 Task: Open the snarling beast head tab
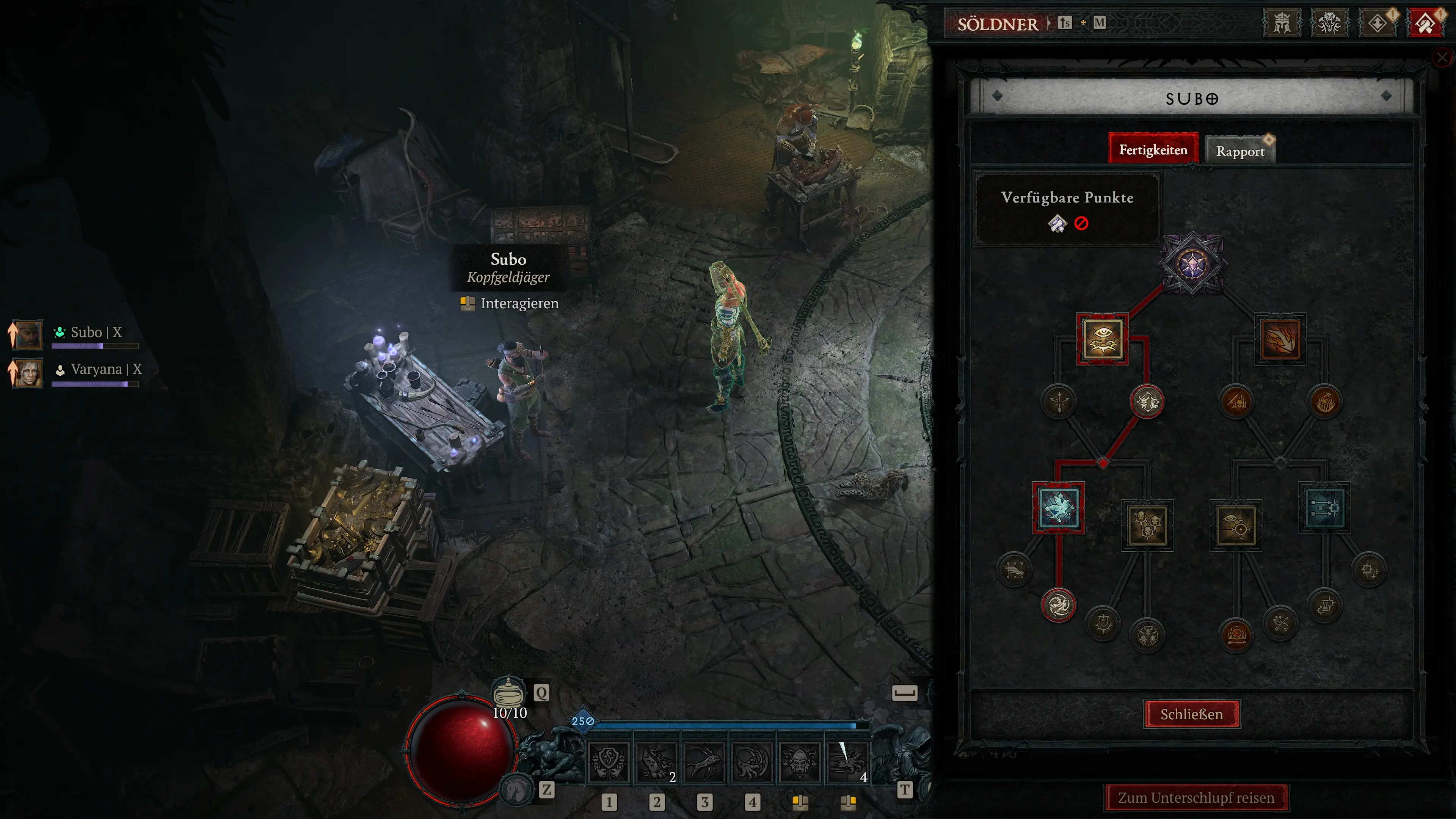tap(1329, 24)
